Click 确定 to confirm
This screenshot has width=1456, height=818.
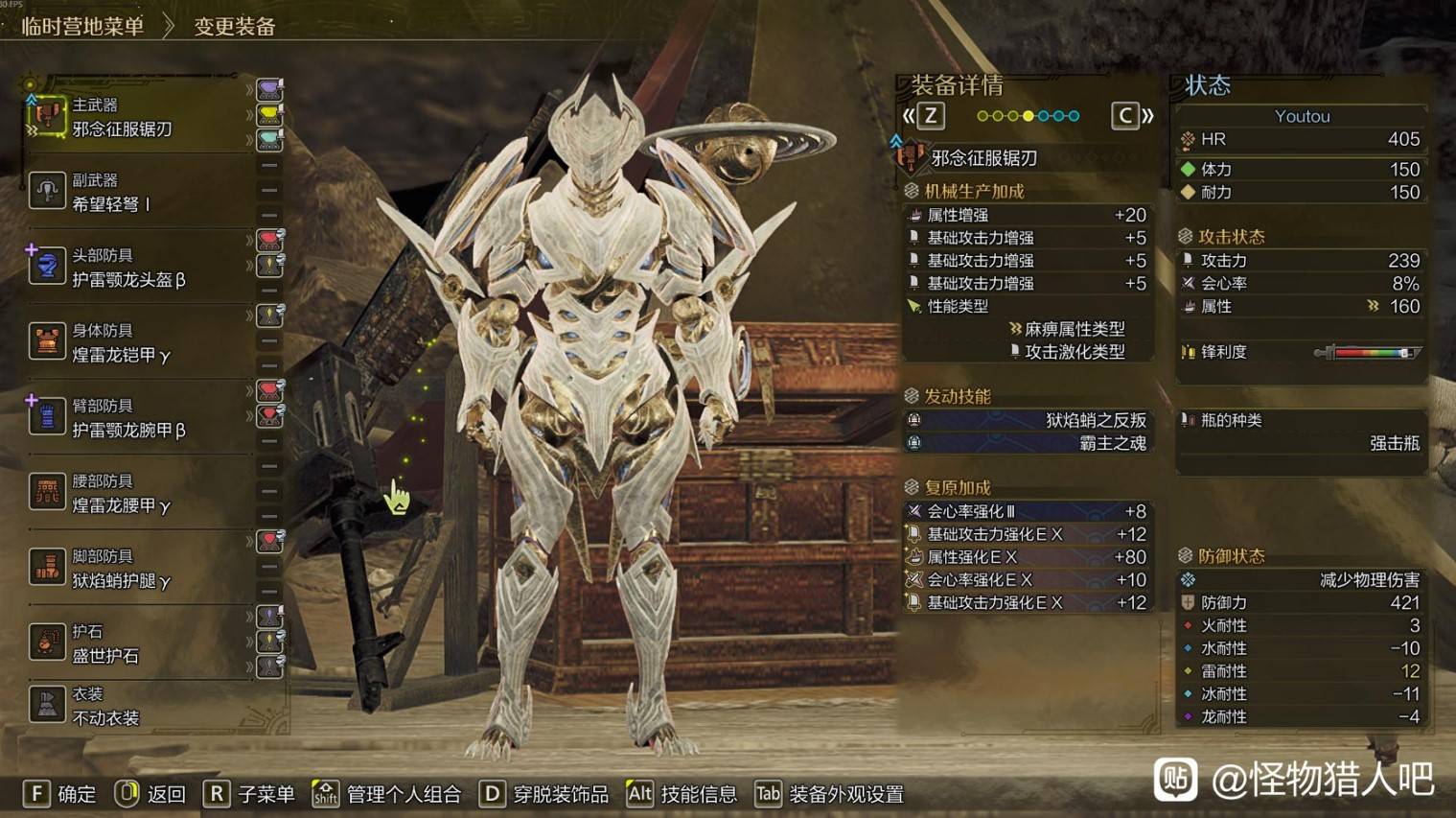59,794
